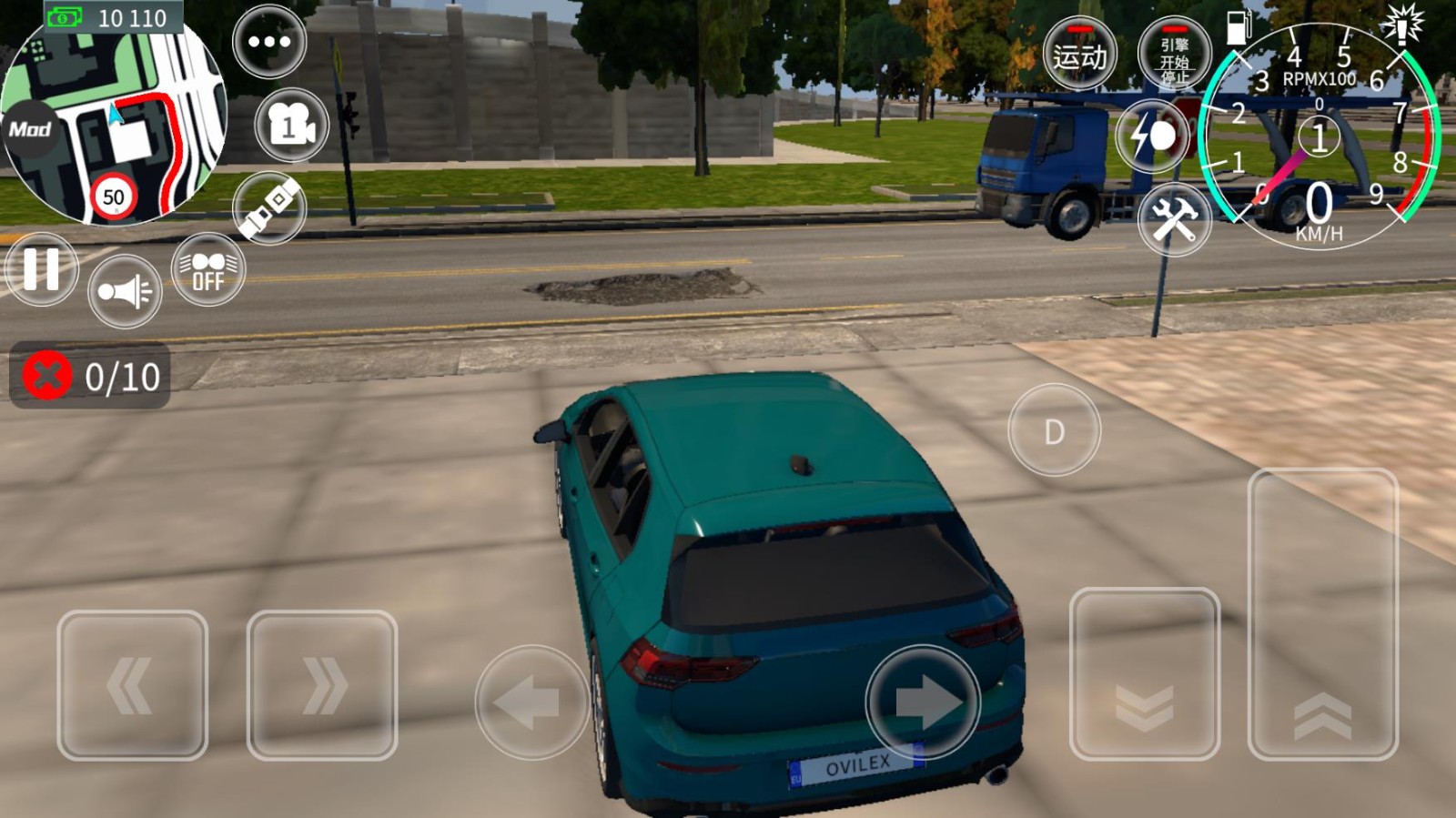Honk the horn button
This screenshot has height=818, width=1456.
coord(125,291)
